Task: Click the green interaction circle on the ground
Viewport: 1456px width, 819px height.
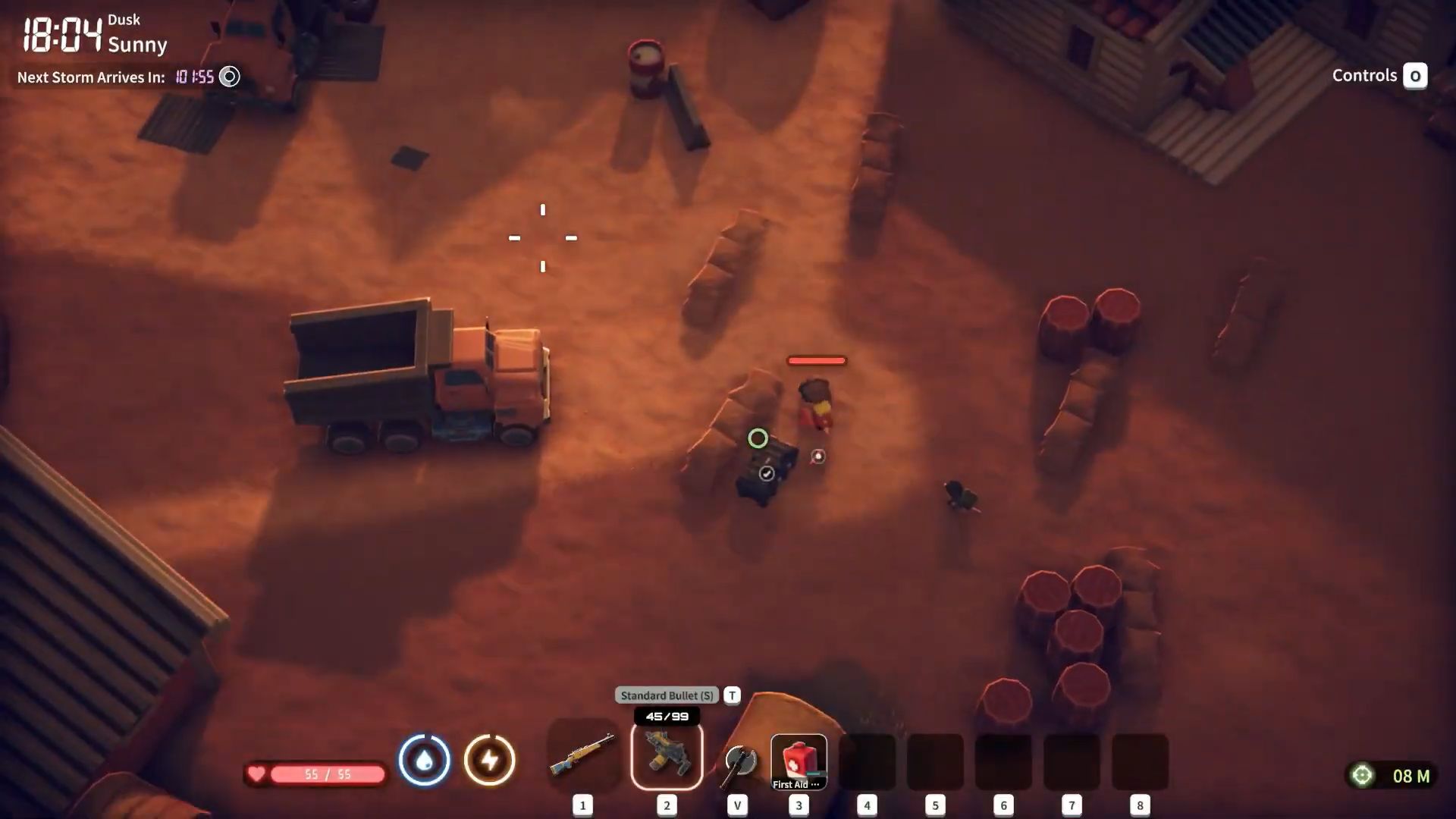Action: (758, 438)
